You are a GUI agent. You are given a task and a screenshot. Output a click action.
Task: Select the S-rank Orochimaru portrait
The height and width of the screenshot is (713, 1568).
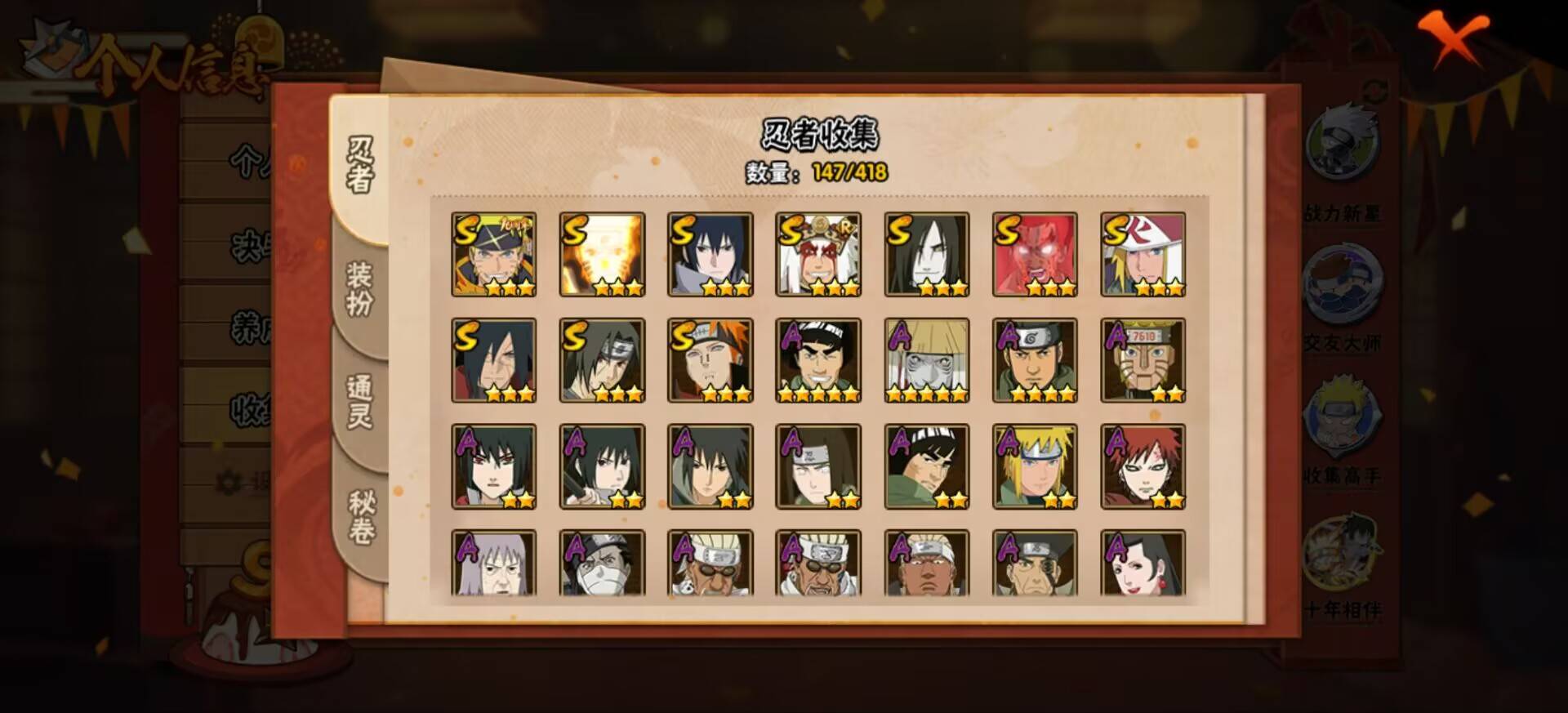[926, 254]
